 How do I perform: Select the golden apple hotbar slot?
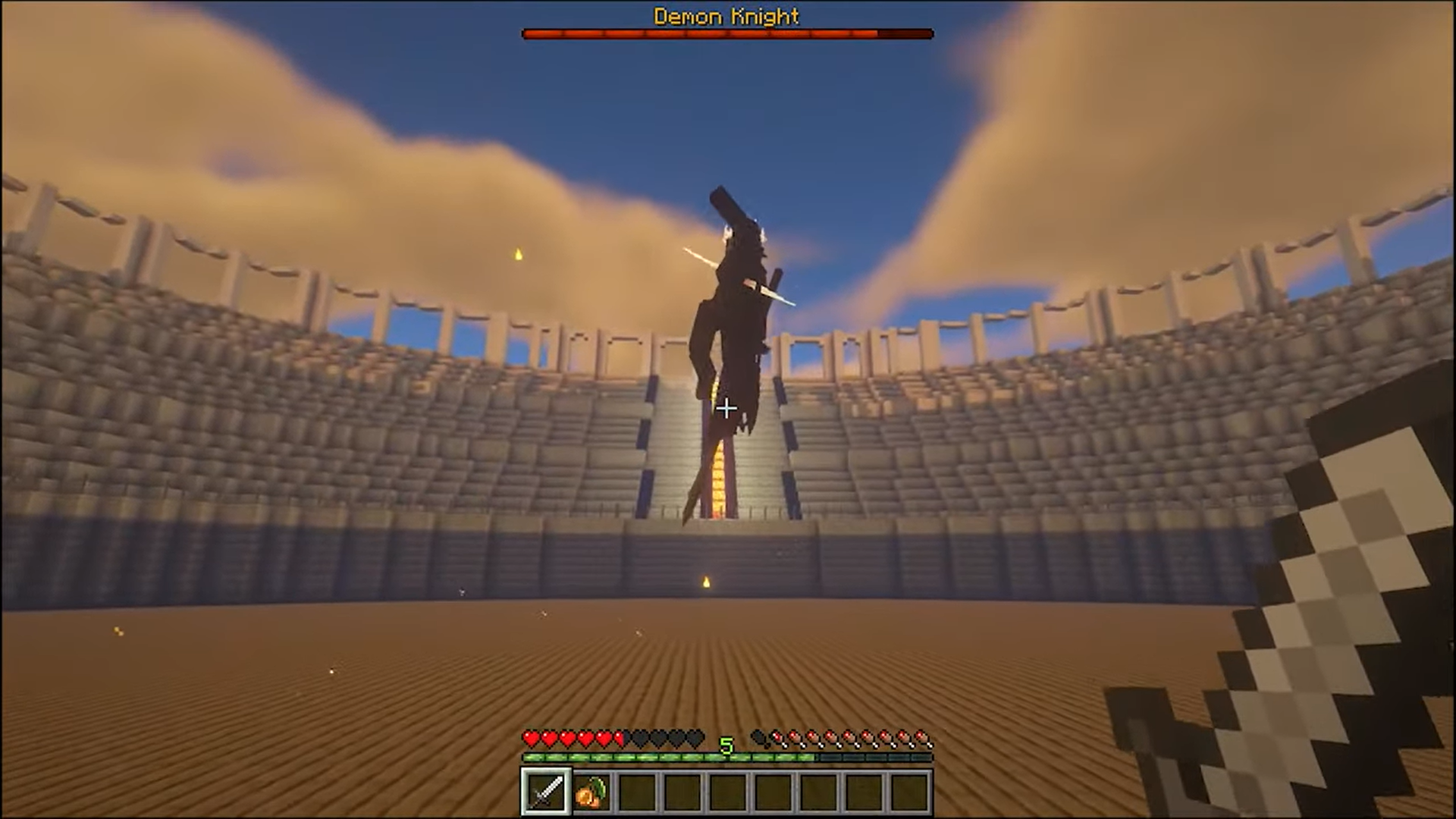591,791
